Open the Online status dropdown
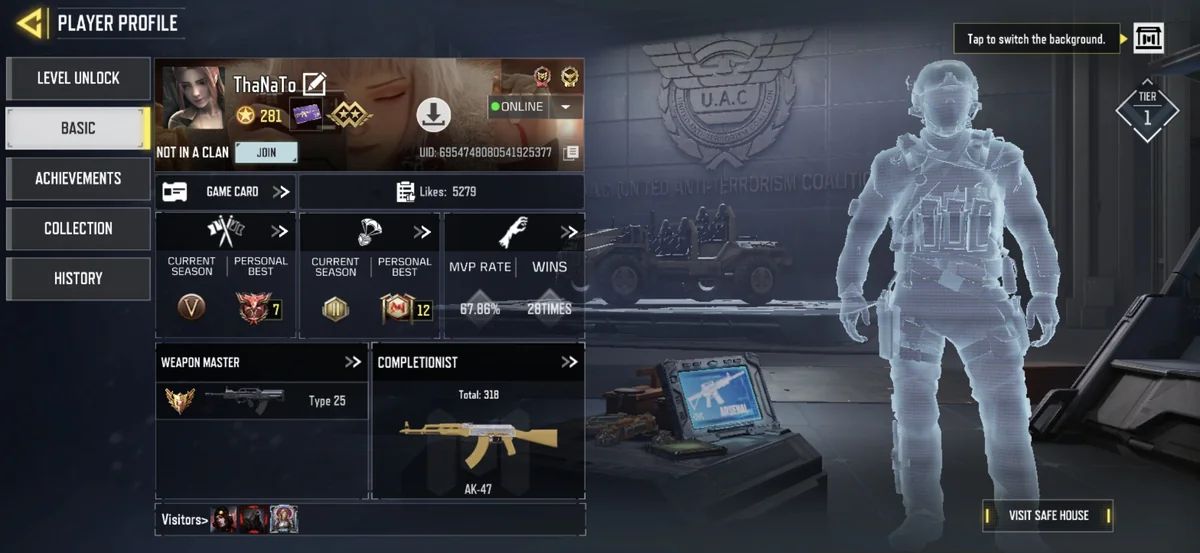This screenshot has width=1200, height=553. click(x=567, y=107)
